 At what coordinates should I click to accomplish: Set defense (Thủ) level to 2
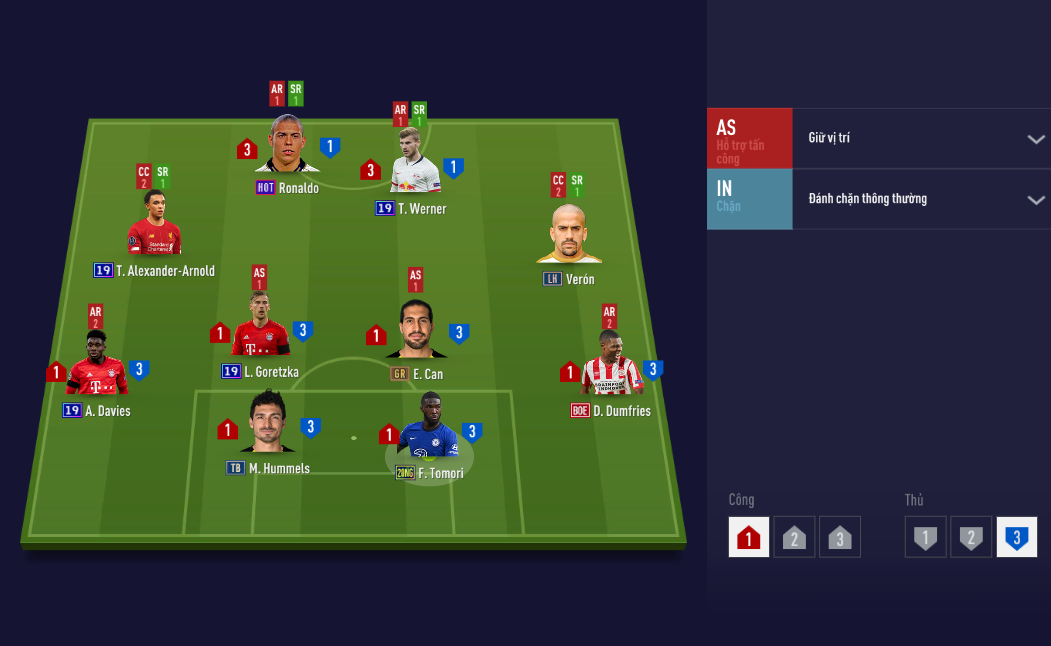pyautogui.click(x=971, y=537)
